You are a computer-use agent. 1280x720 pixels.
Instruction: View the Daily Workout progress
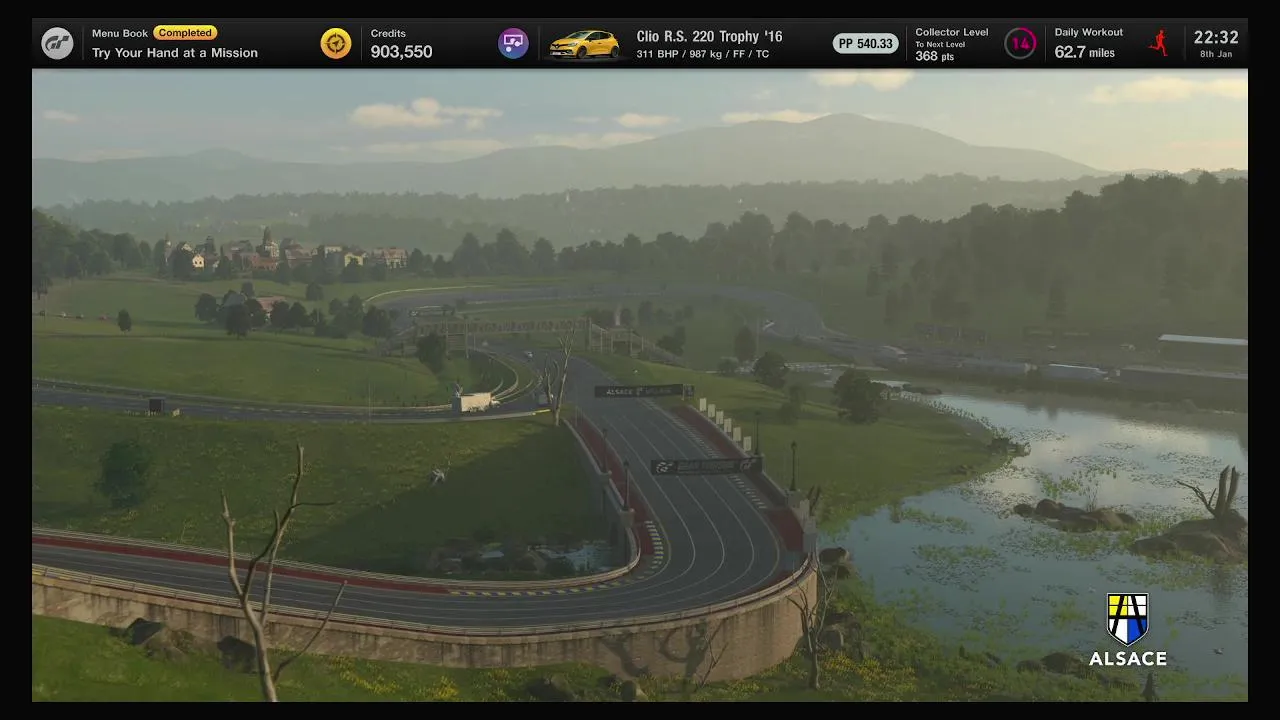coord(1088,44)
